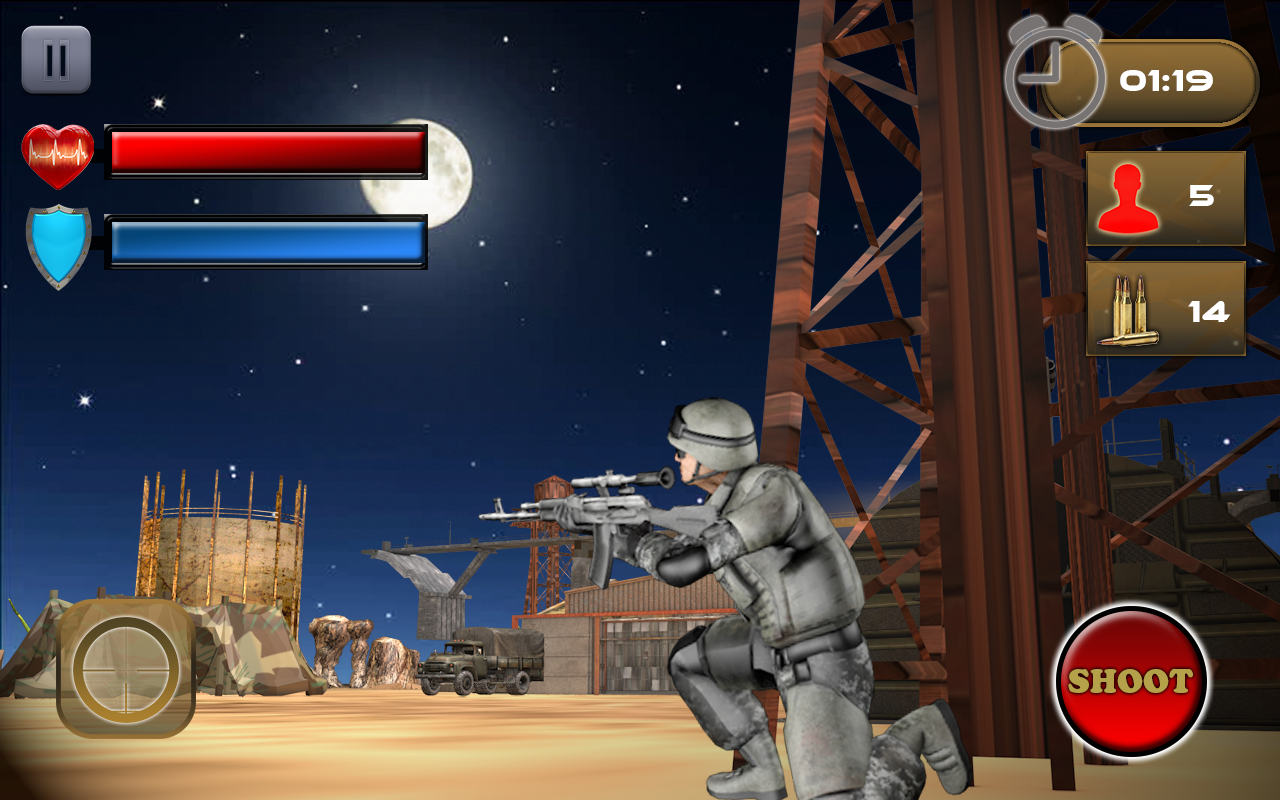This screenshot has width=1280, height=800.
Task: Tap the enemy count number 5
Action: click(x=1206, y=196)
